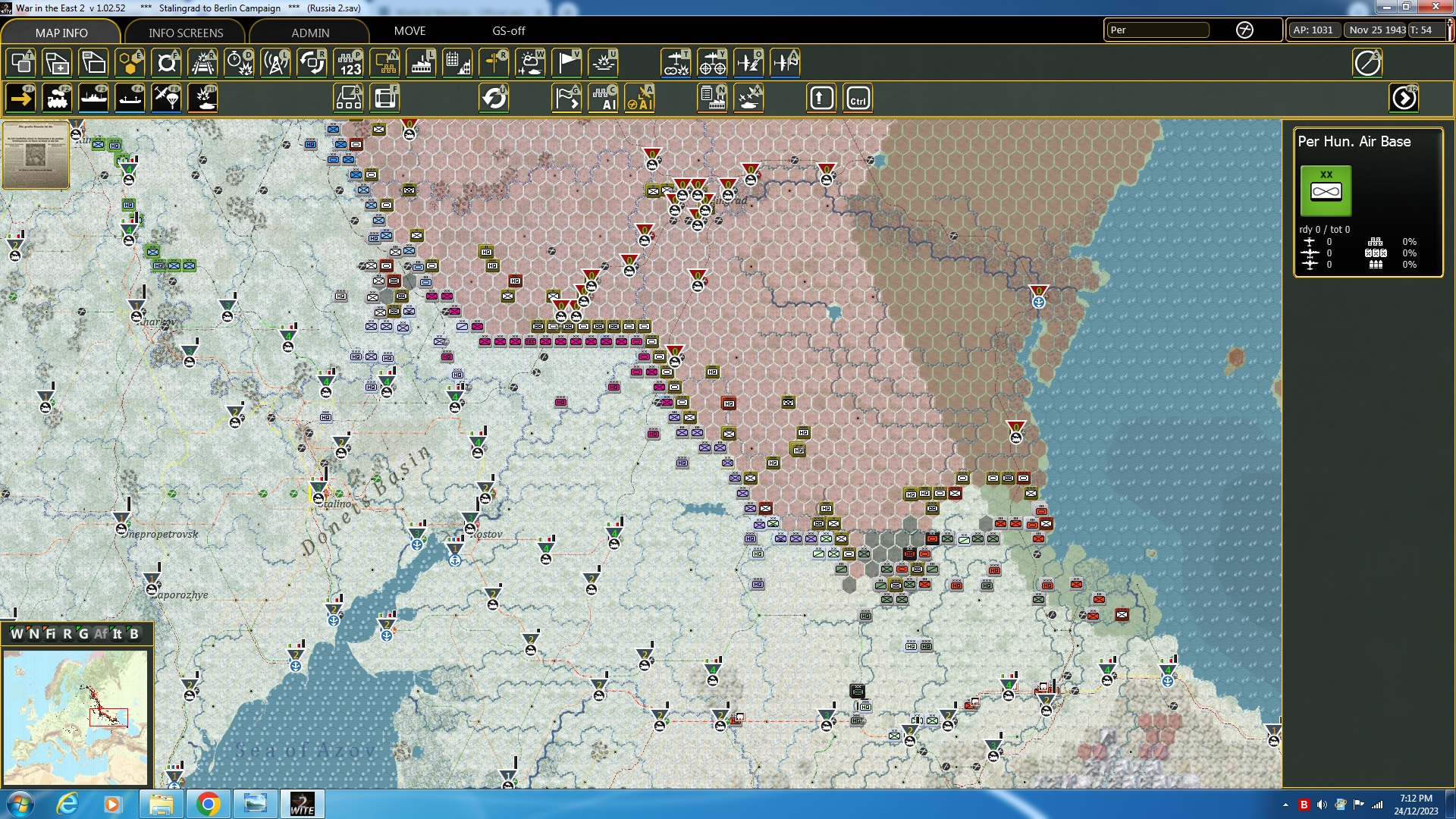Click the 0% readiness bar in air base panel
The width and height of the screenshot is (1456, 819).
click(x=1409, y=242)
